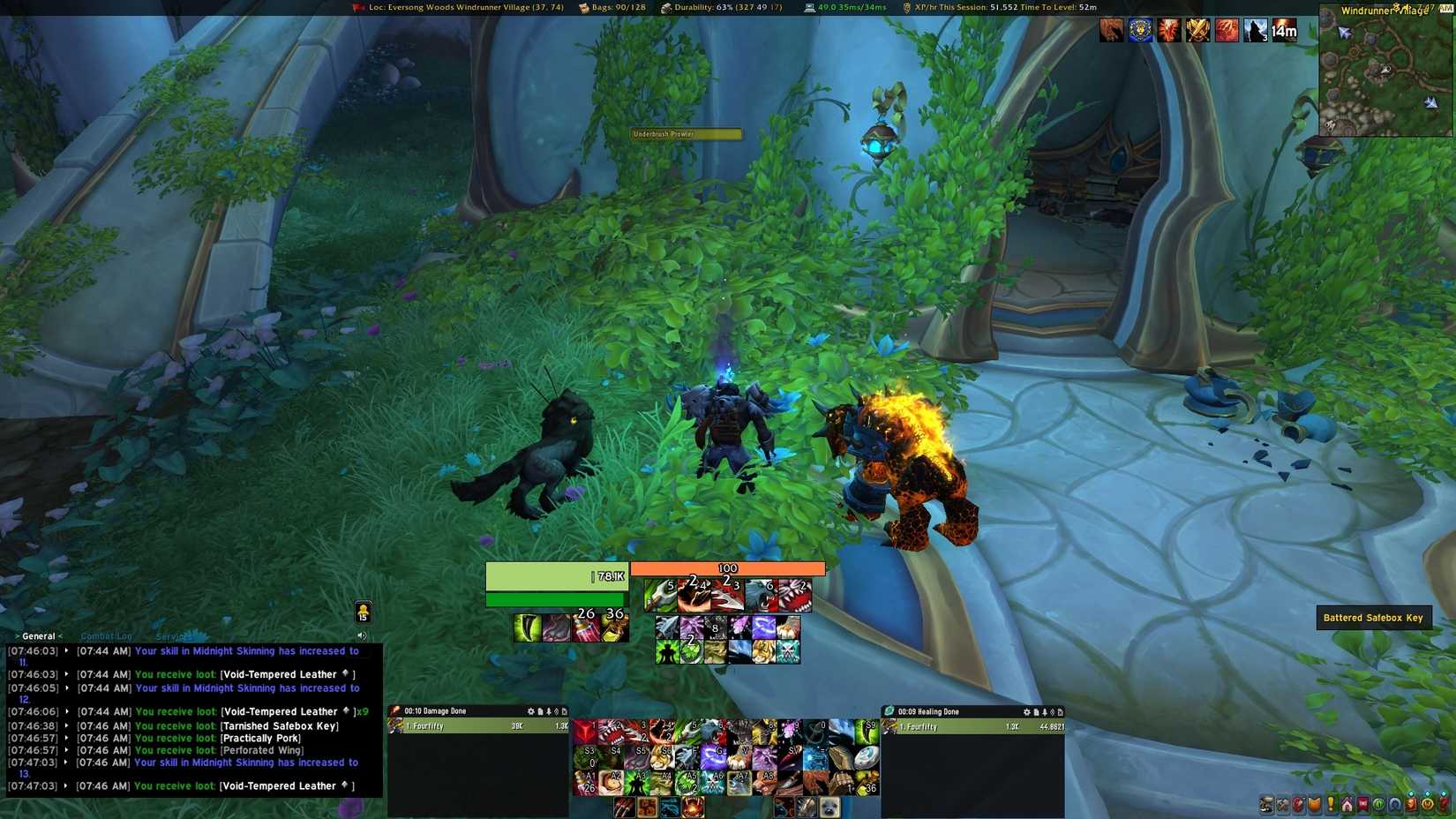Open the Collections micro menu icon
1456x819 pixels.
[x=1394, y=804]
